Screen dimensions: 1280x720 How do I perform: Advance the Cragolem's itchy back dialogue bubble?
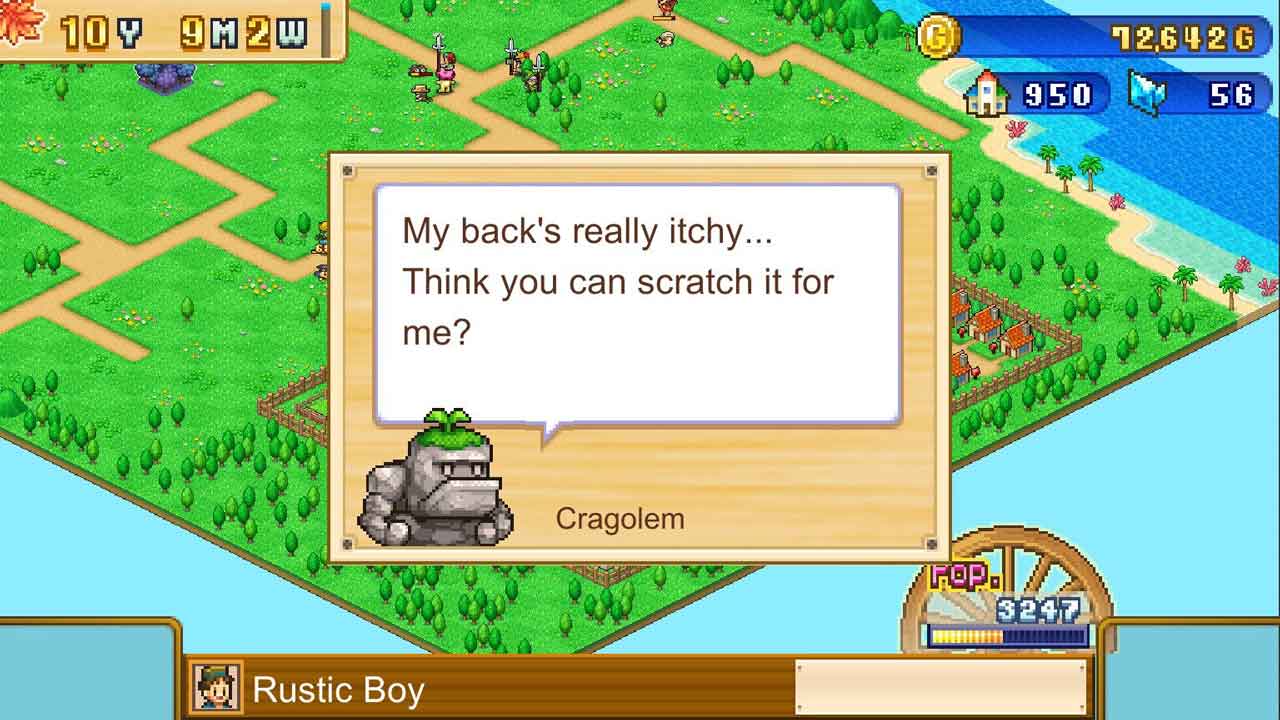pos(637,303)
